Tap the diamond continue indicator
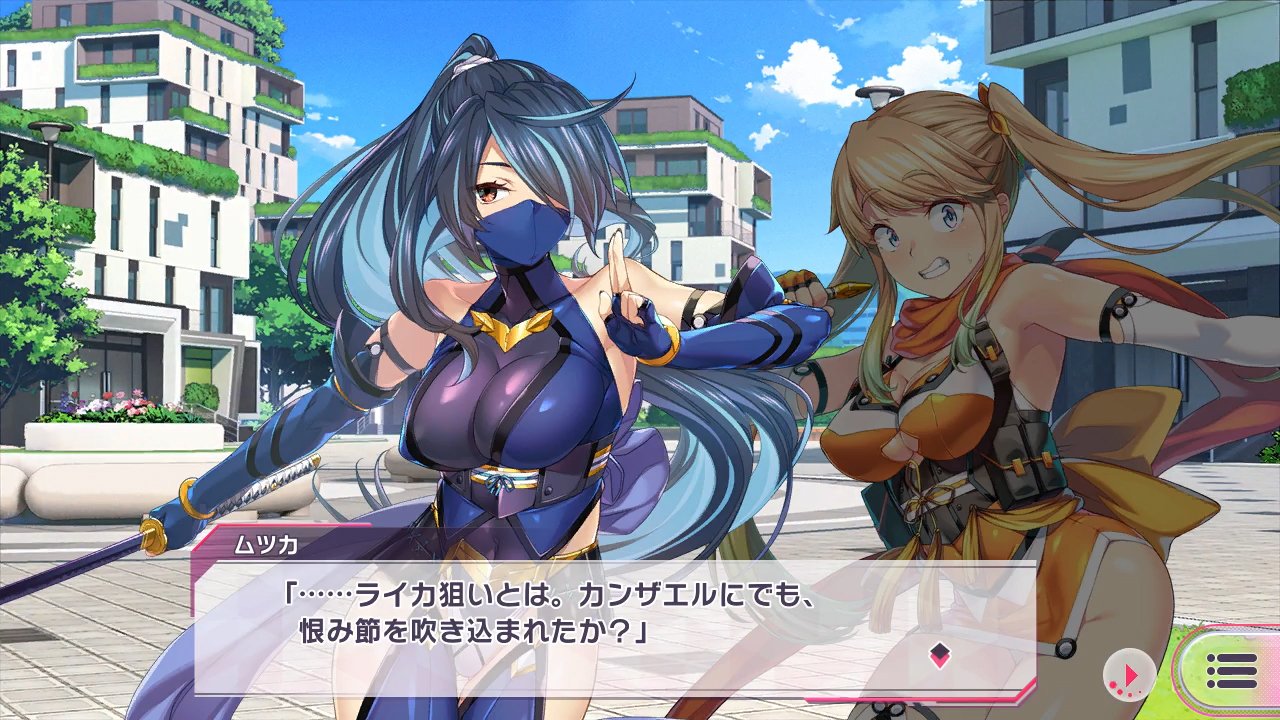This screenshot has height=720, width=1280. click(x=939, y=656)
